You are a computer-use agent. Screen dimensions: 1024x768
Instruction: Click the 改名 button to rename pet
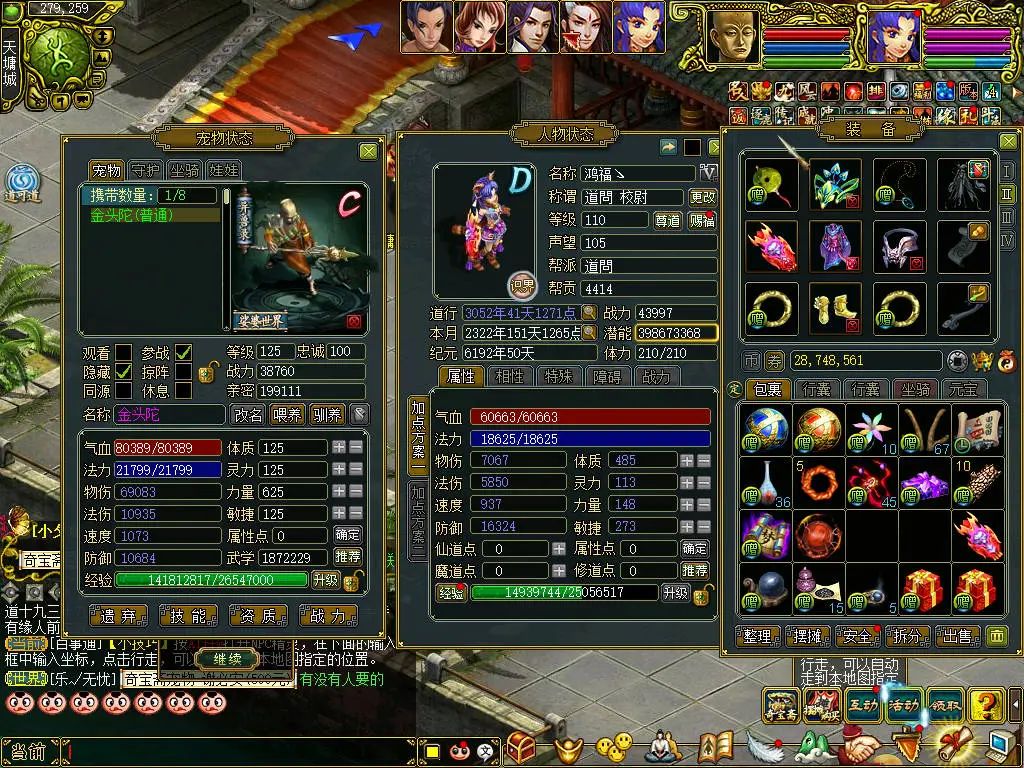(248, 414)
